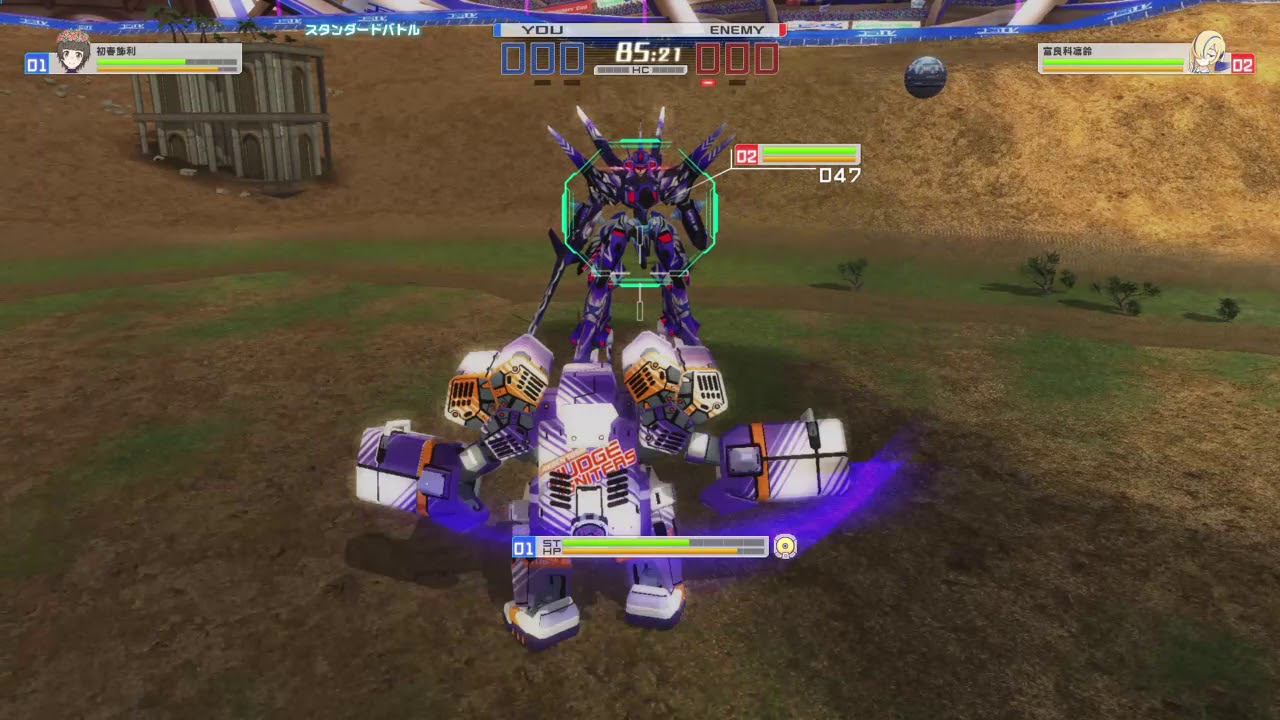
Task: Expand player 初春飾利's info panel
Action: coord(165,57)
